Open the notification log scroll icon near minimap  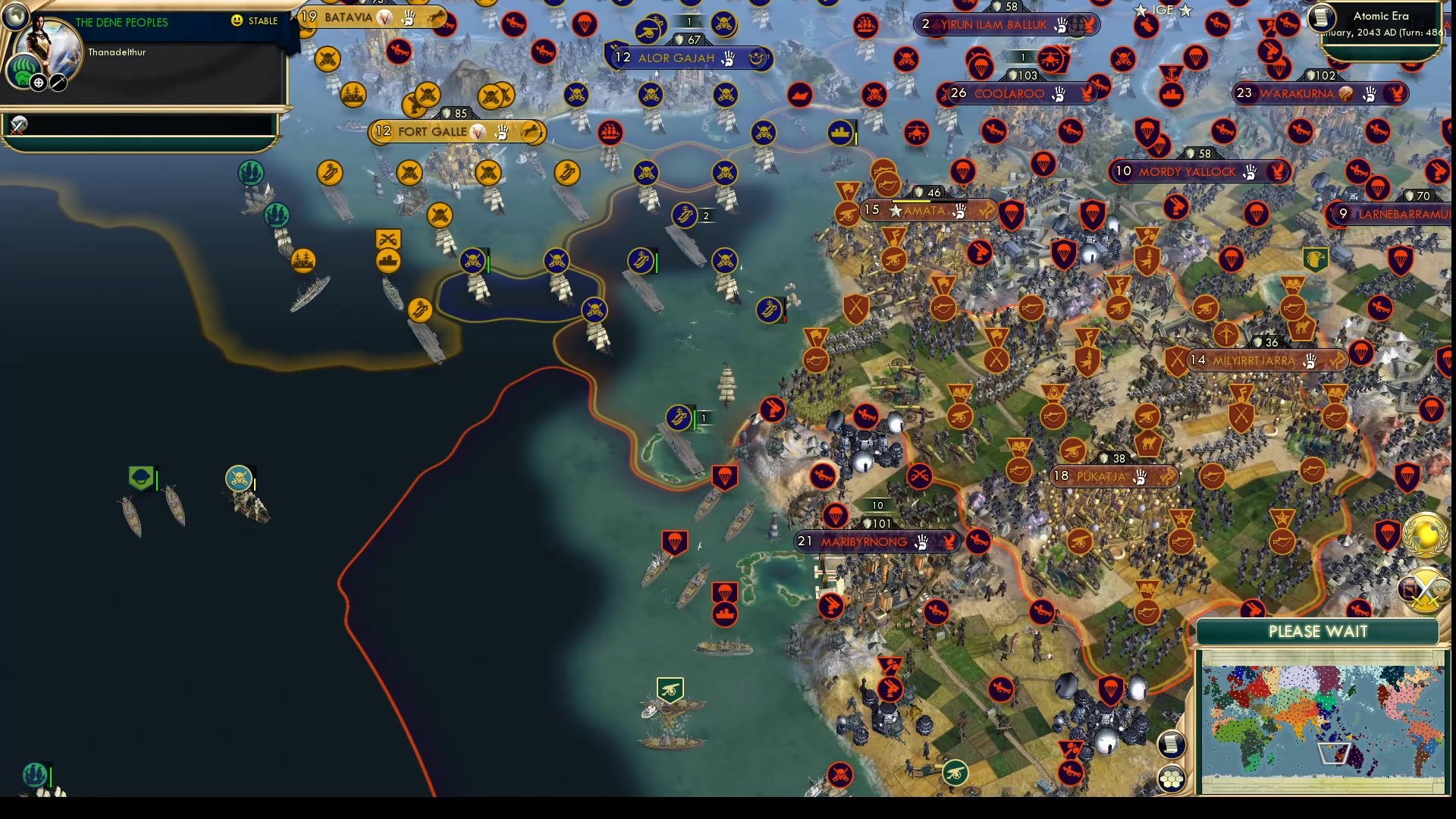[1172, 745]
